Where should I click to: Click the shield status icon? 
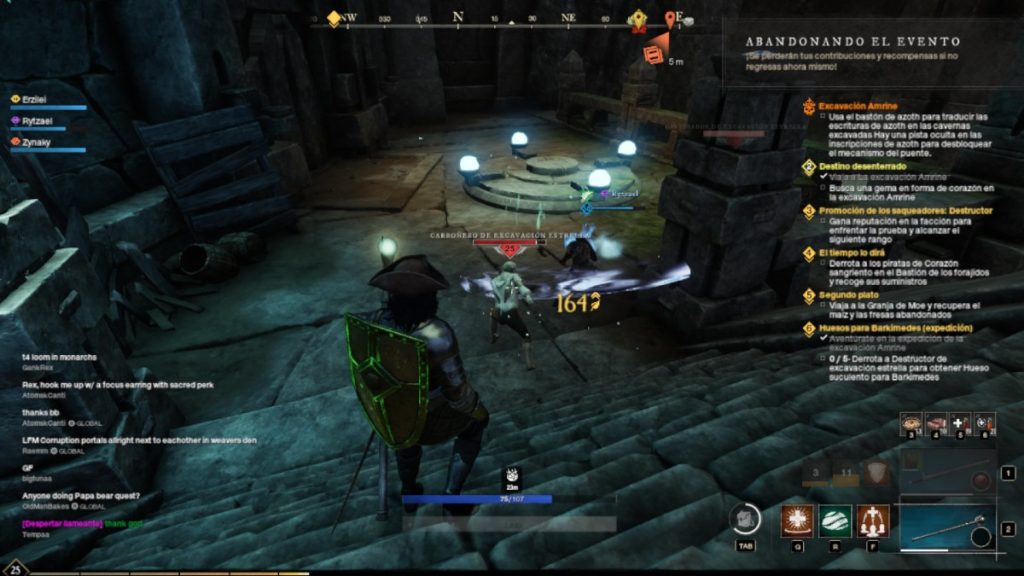878,473
